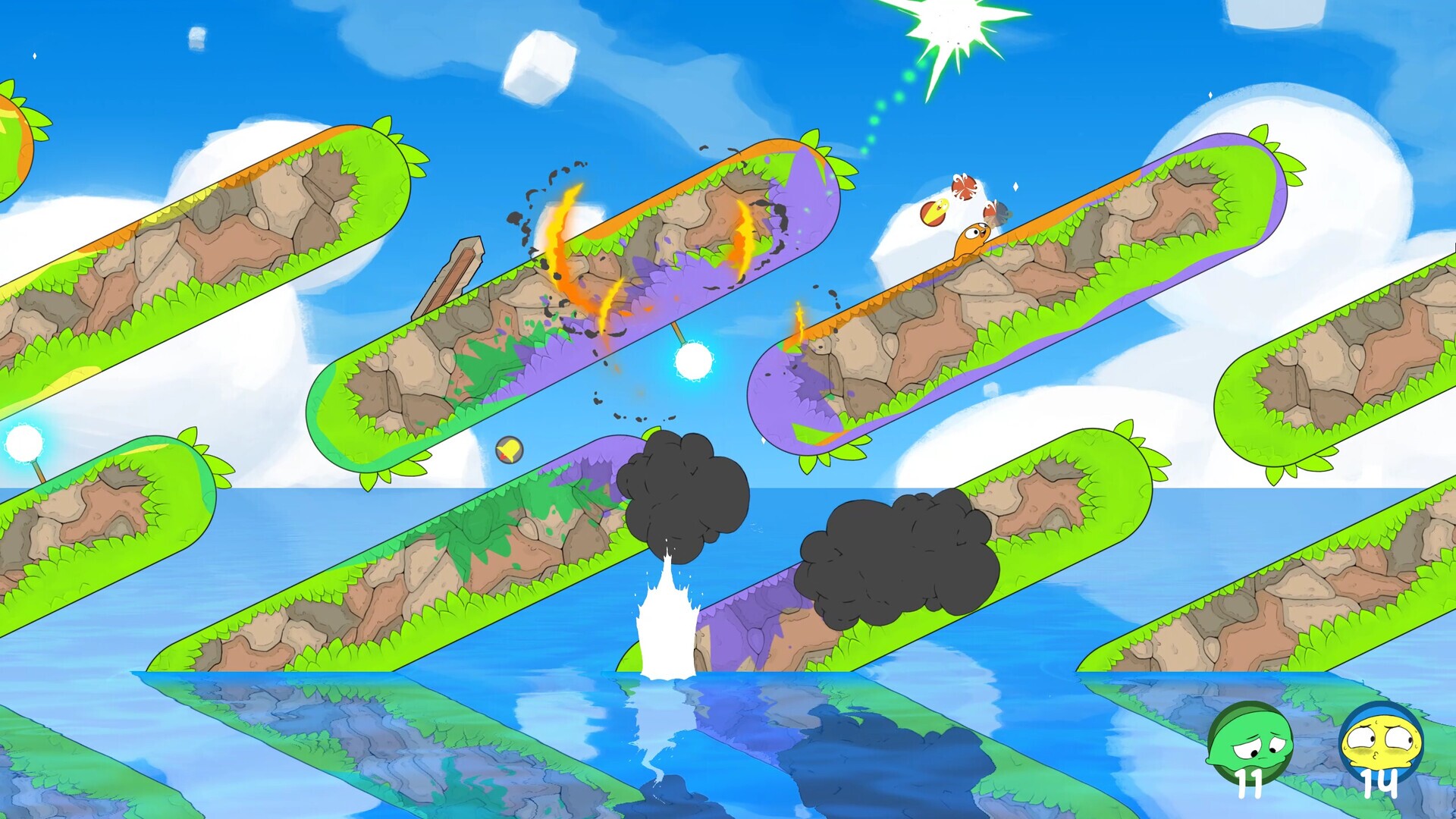Select the orange blob character on the platform
Screen dimensions: 1456x819
(972, 241)
